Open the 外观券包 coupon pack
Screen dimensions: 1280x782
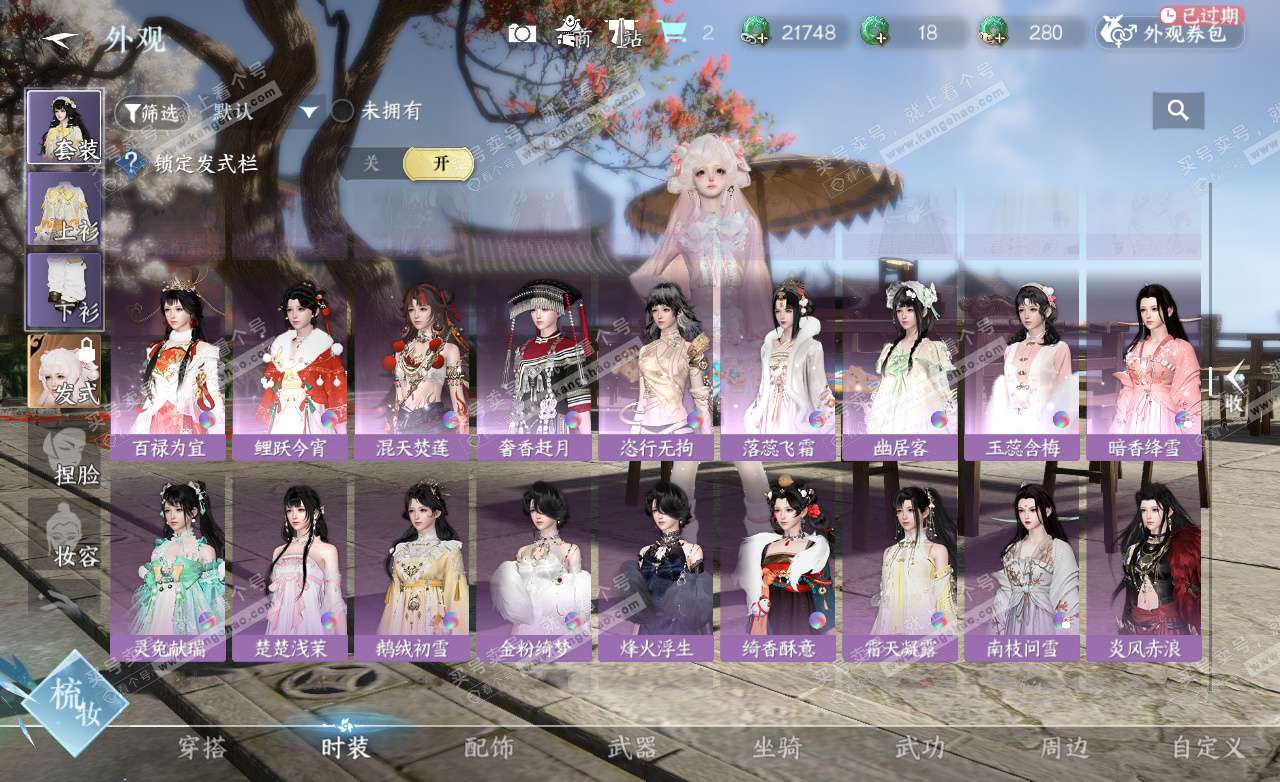pyautogui.click(x=1170, y=33)
